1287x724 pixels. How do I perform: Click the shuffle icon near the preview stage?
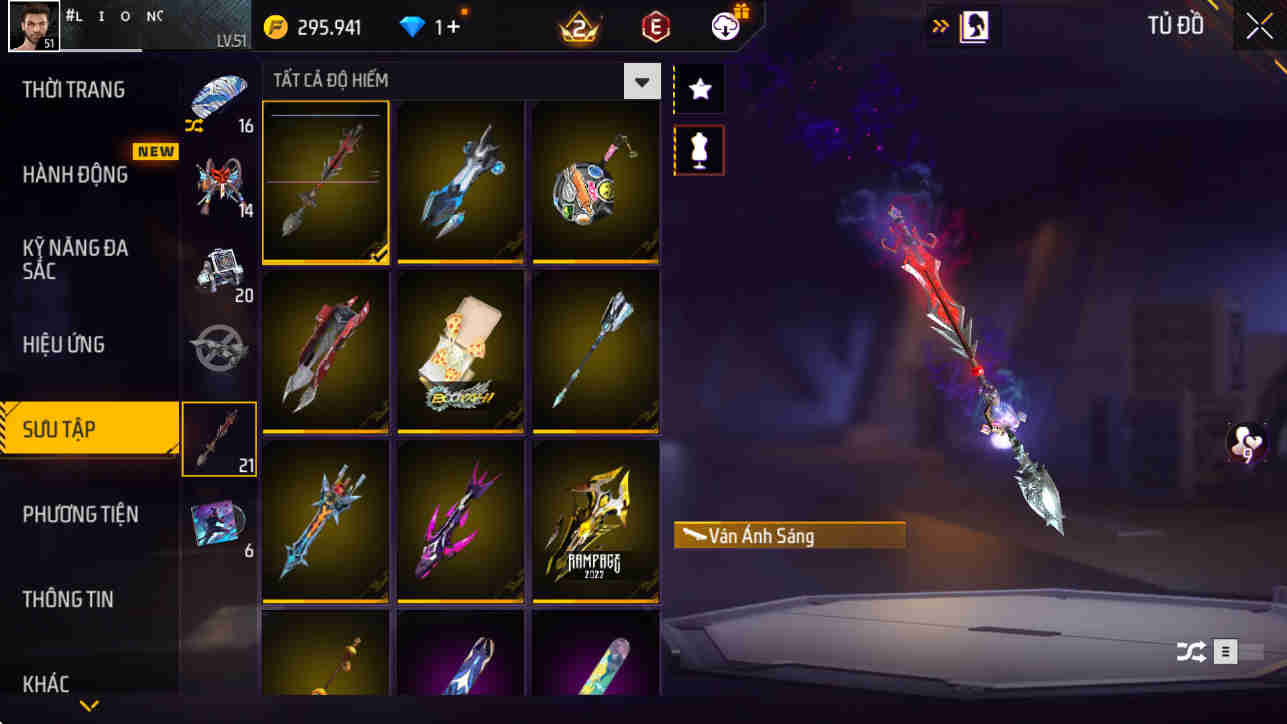pyautogui.click(x=1189, y=651)
